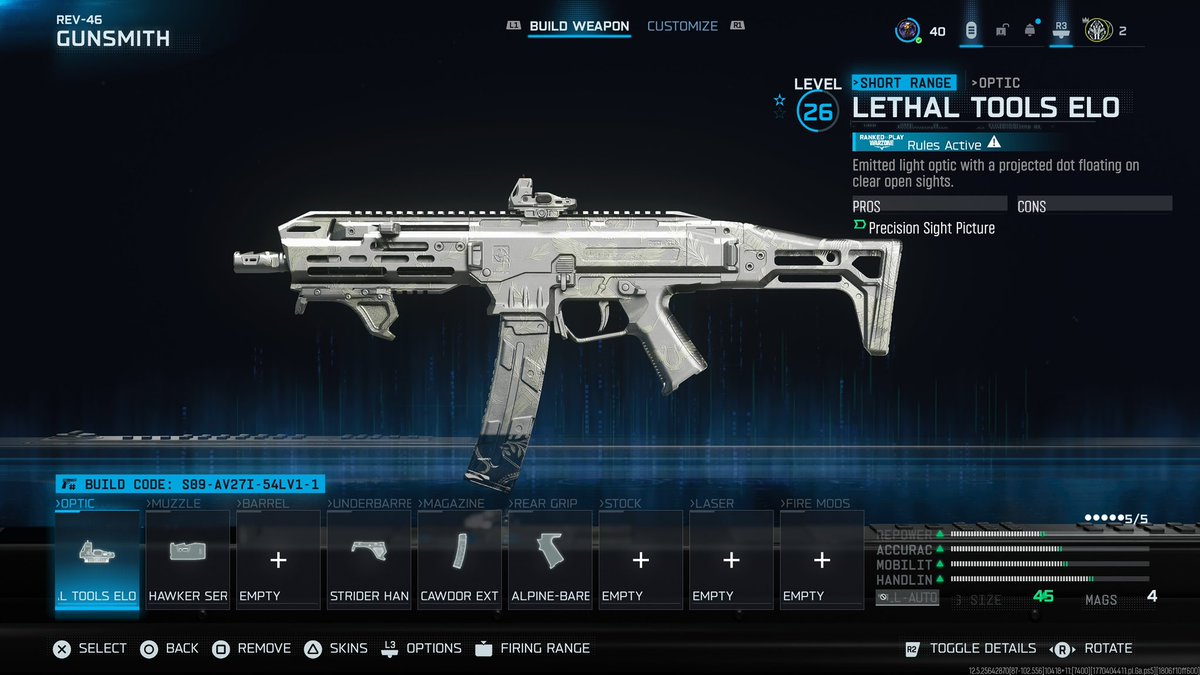Open the L. Tools ELO optic slot
The width and height of the screenshot is (1200, 675).
tap(97, 559)
